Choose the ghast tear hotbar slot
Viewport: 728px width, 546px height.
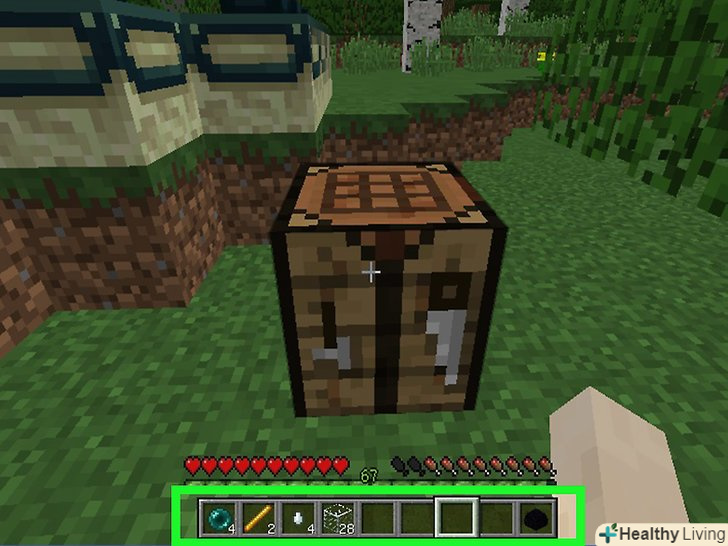click(x=295, y=516)
